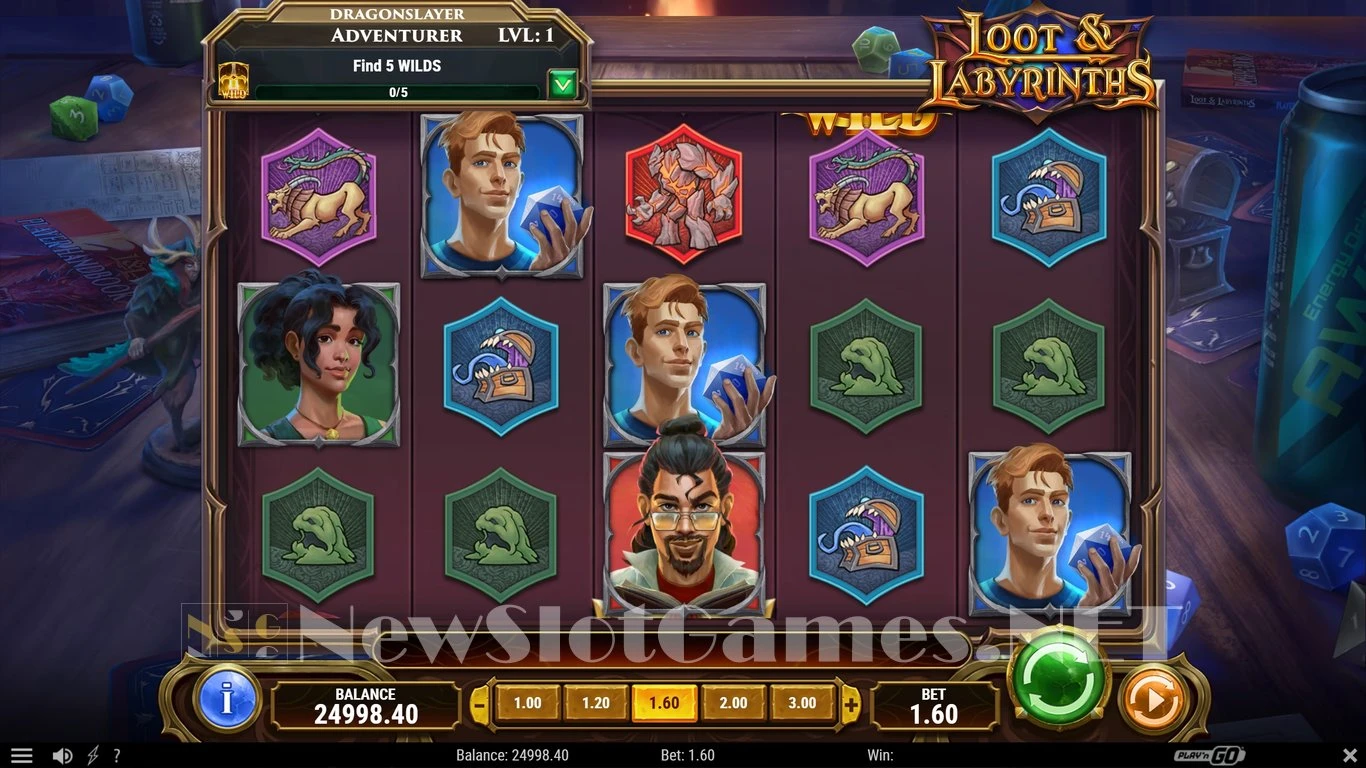Choose the 1.20 bet value
This screenshot has width=1366, height=768.
click(596, 703)
